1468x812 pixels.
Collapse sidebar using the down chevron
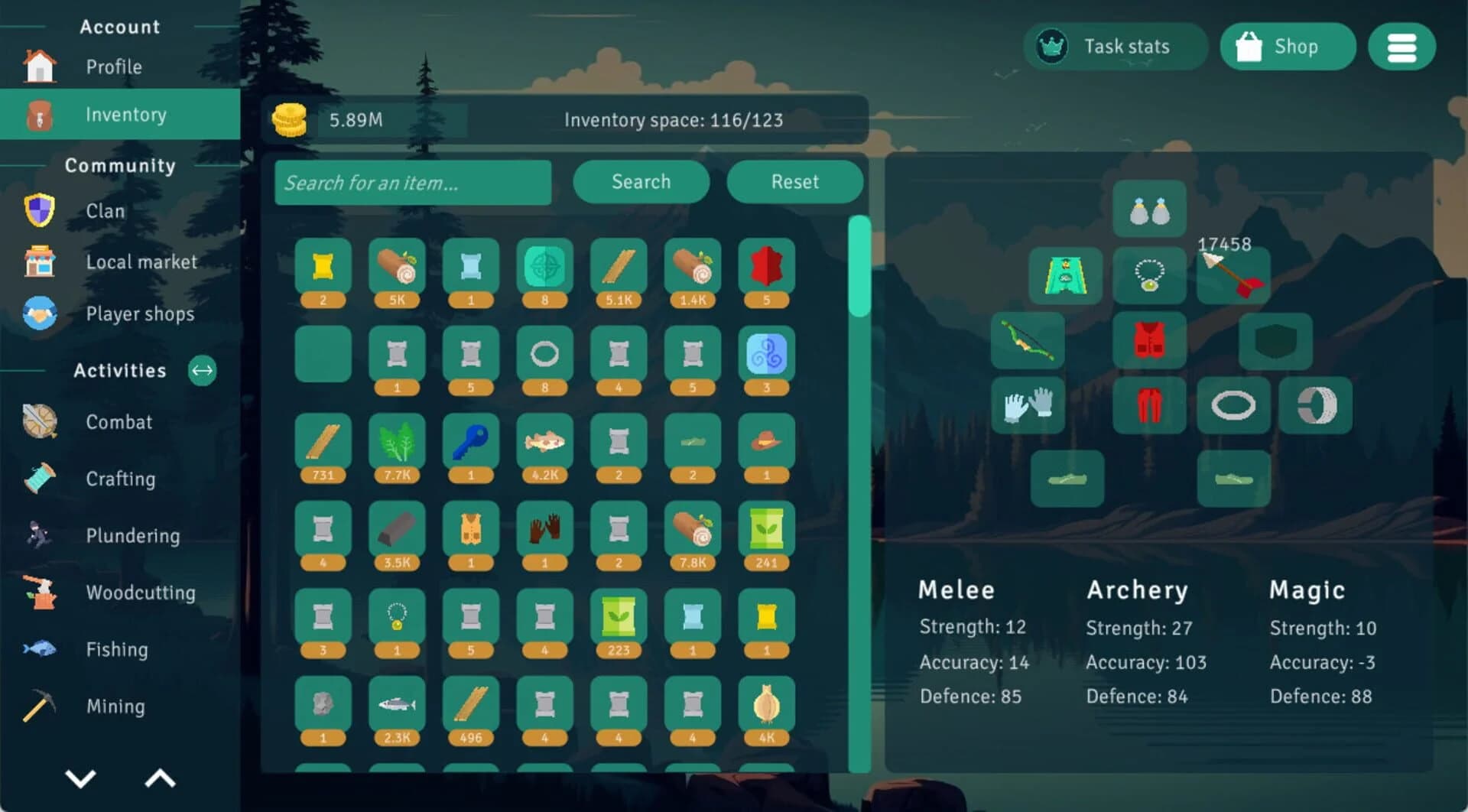[x=80, y=779]
